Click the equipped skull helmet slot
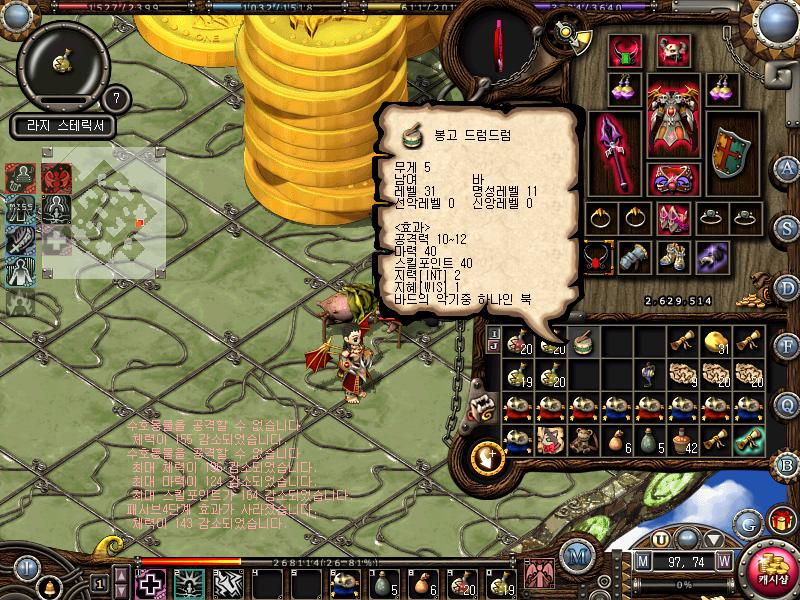Image resolution: width=800 pixels, height=600 pixels. [673, 49]
